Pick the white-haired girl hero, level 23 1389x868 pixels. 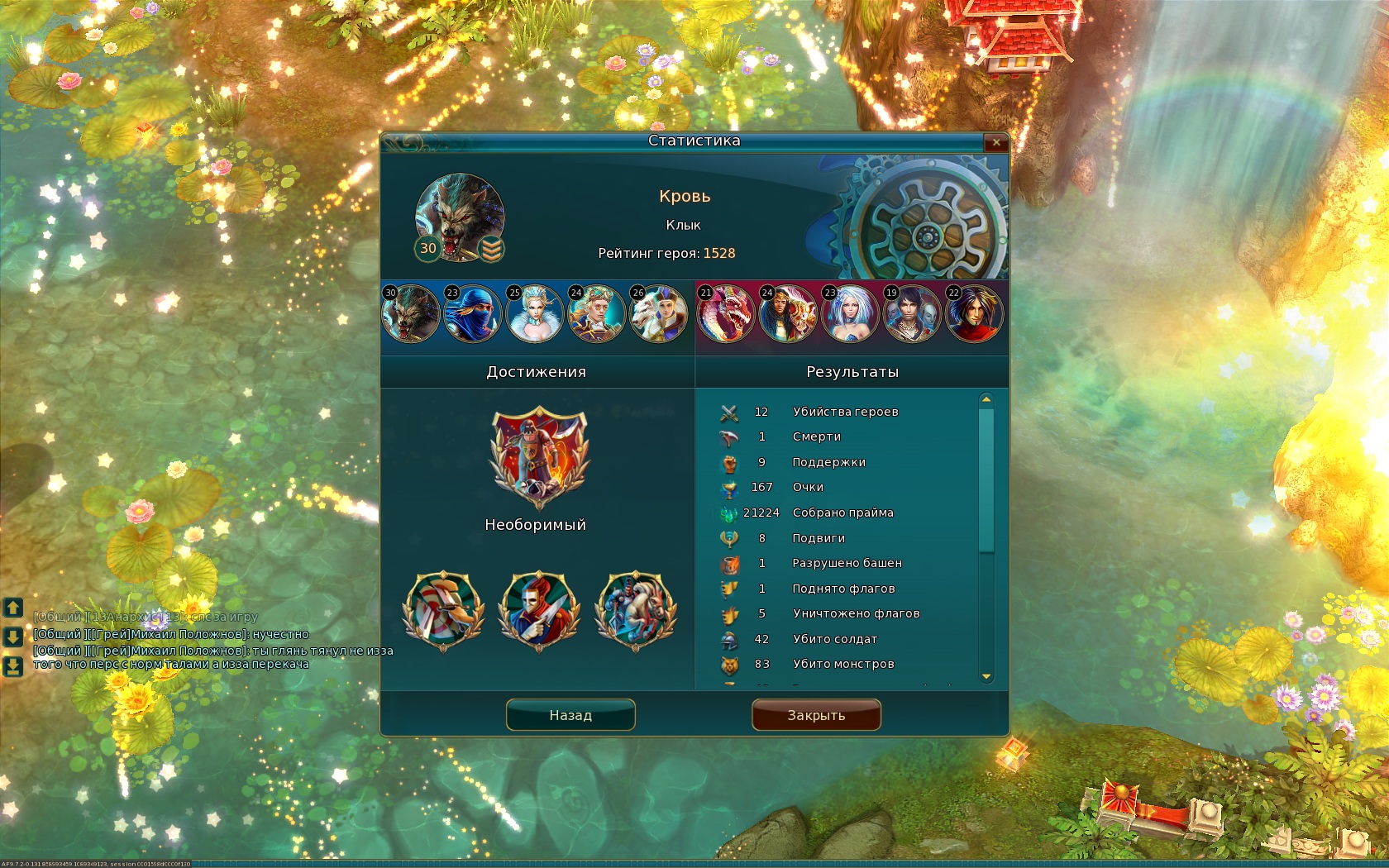pyautogui.click(x=850, y=313)
